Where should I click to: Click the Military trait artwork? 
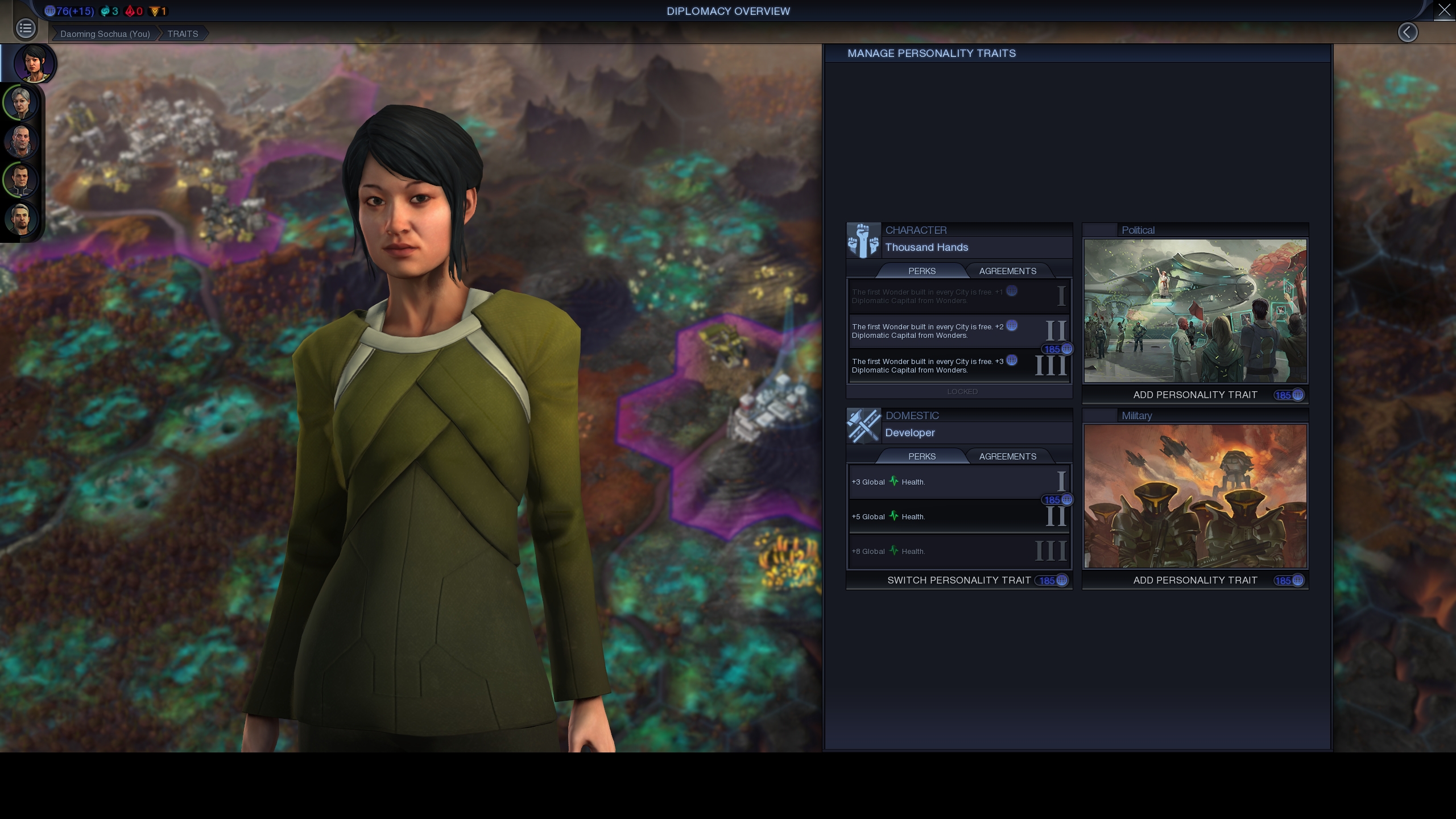point(1195,496)
